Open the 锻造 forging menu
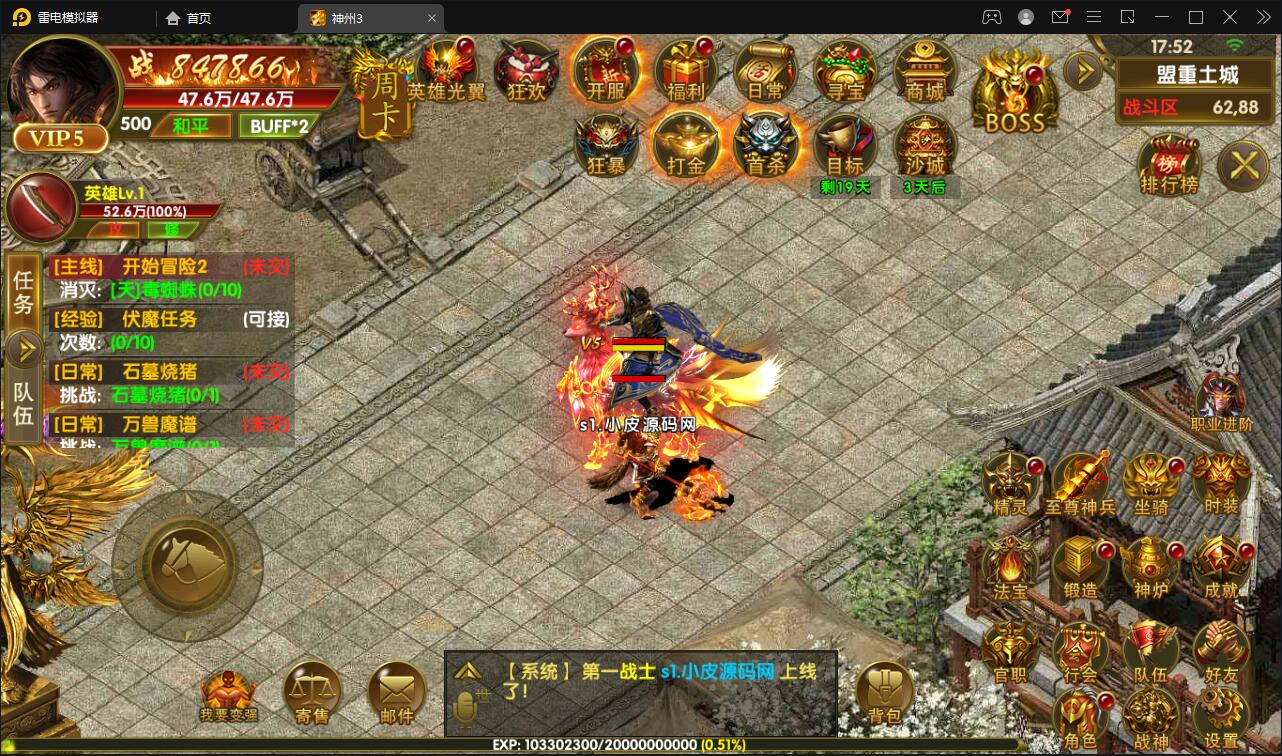The image size is (1282, 756). point(1081,566)
